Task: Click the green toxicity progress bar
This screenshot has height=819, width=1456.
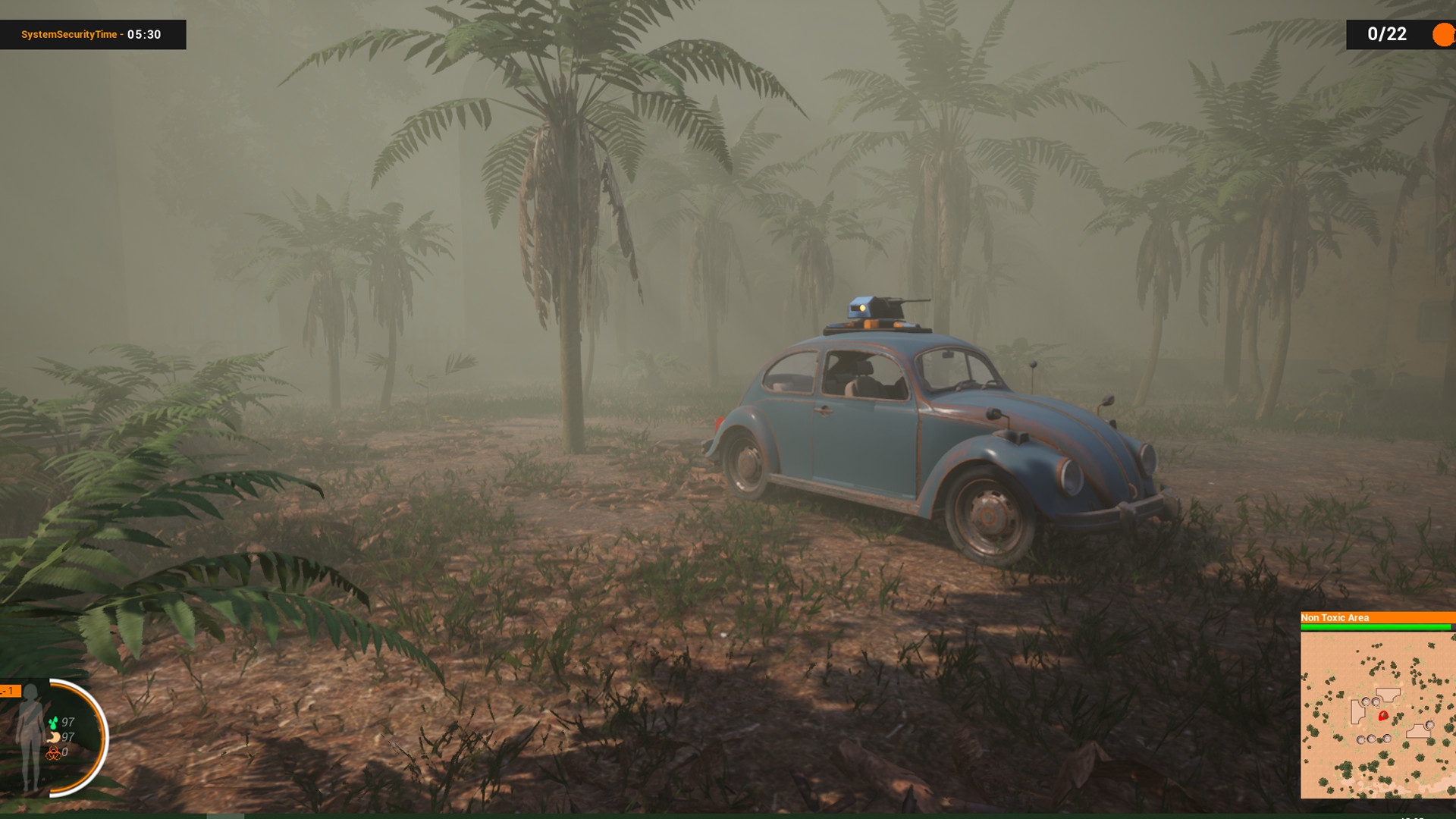Action: 1368,626
